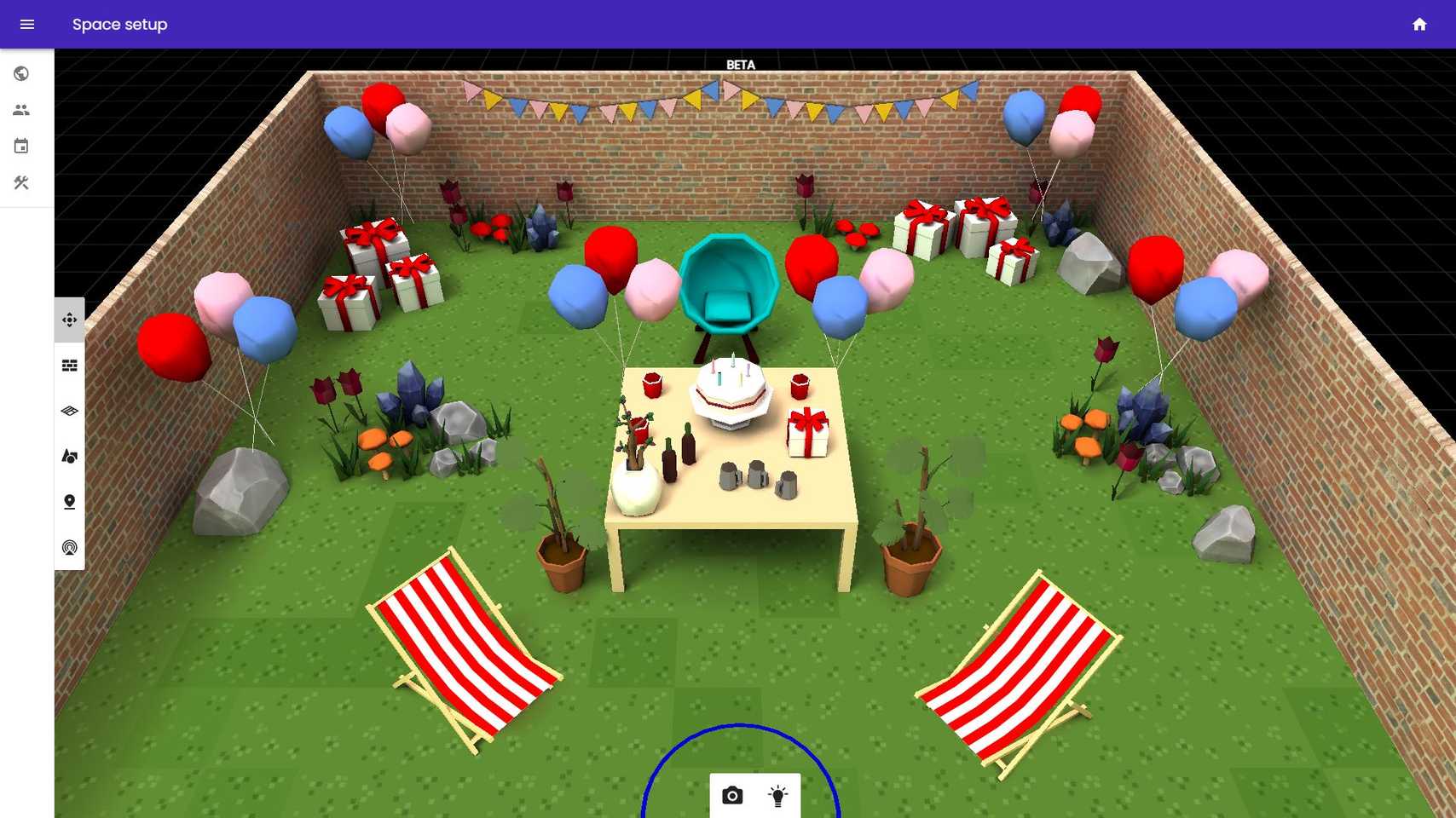Select the floor tiles tool
The image size is (1456, 818).
tap(69, 412)
